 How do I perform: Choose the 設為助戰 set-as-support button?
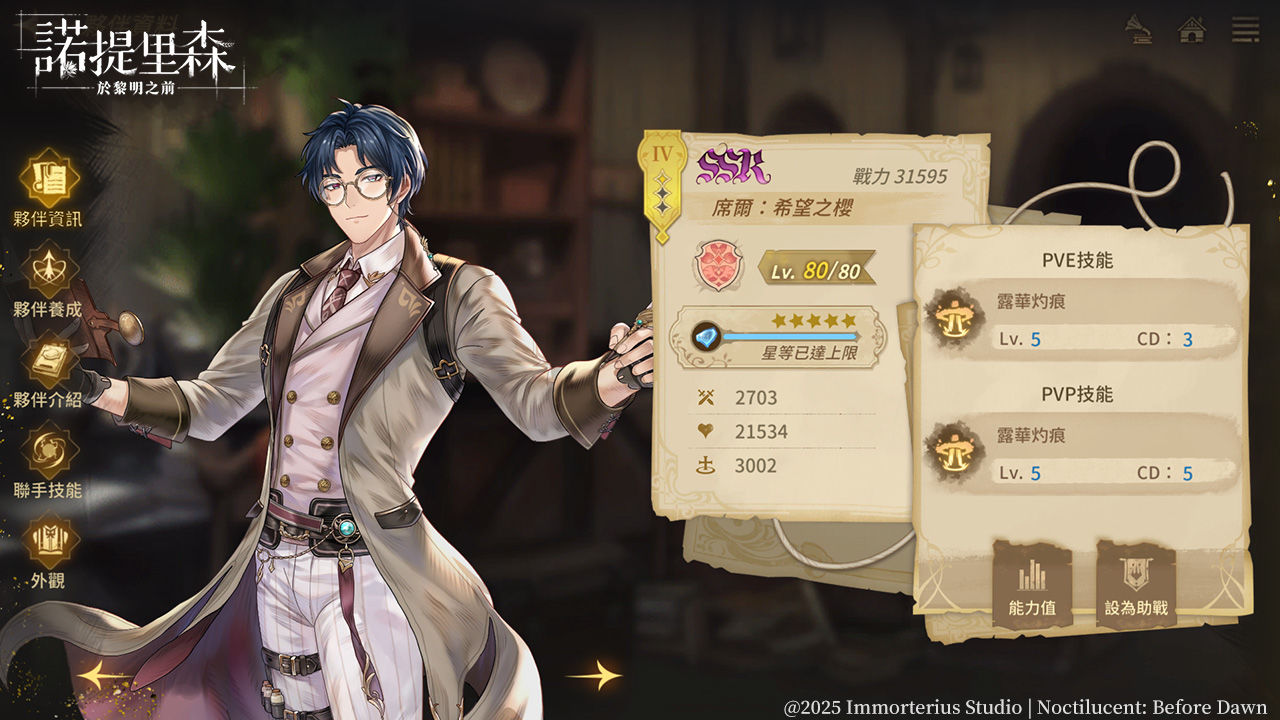coord(1136,583)
